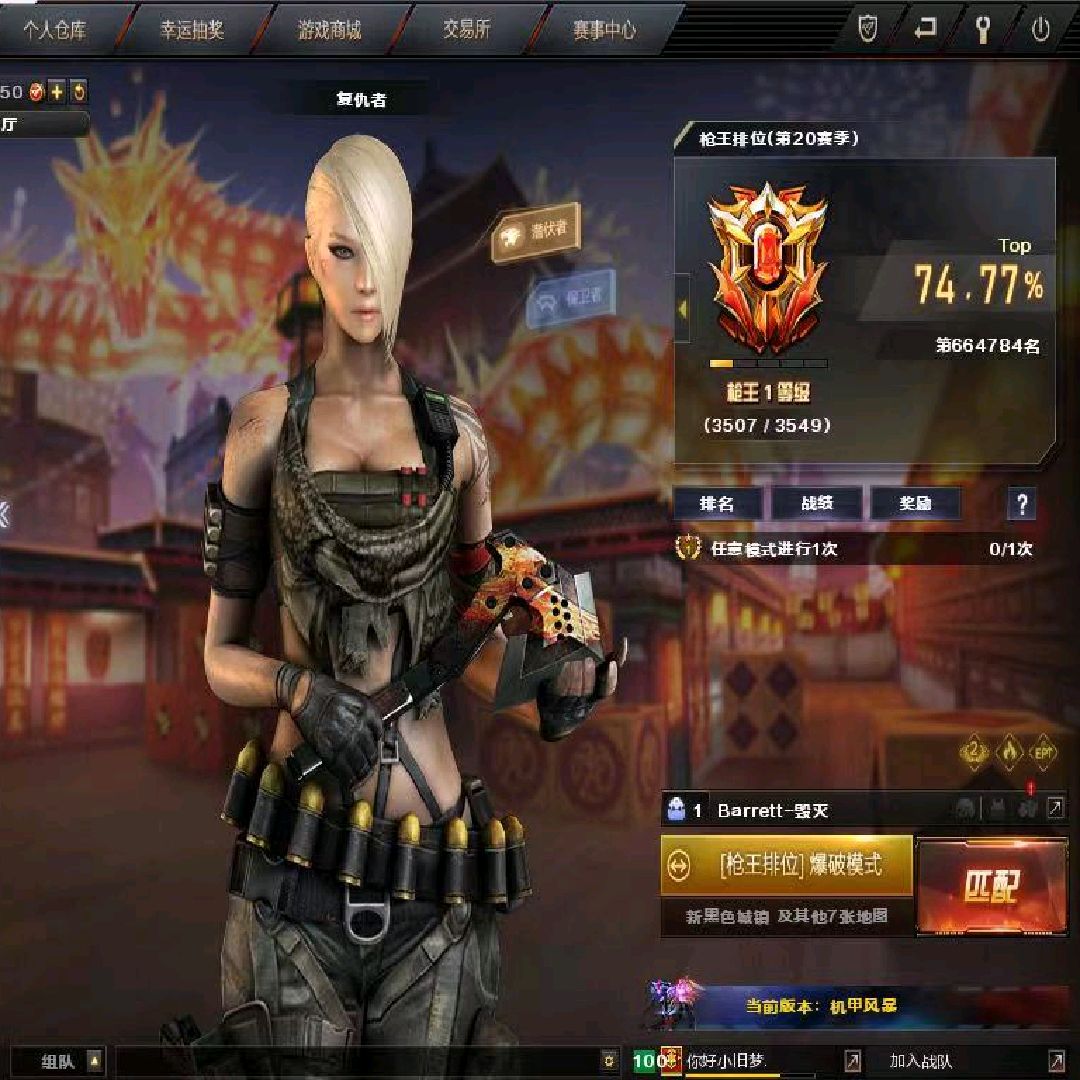The image size is (1080, 1080).
Task: Click the return arrow icon
Action: [x=925, y=29]
